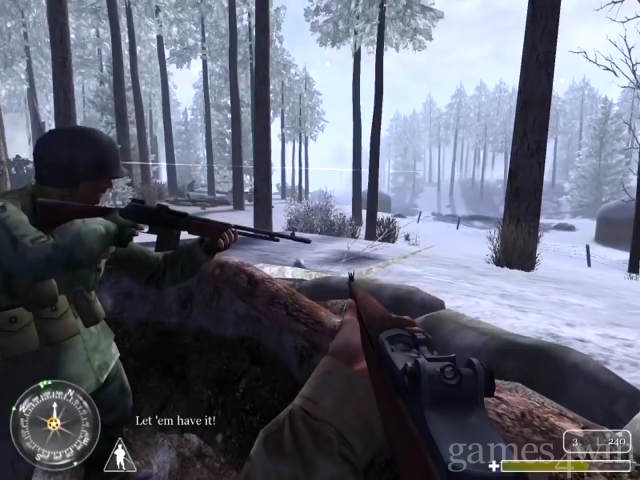Select the standing soldier stance indicator
The height and width of the screenshot is (480, 640).
(x=119, y=456)
